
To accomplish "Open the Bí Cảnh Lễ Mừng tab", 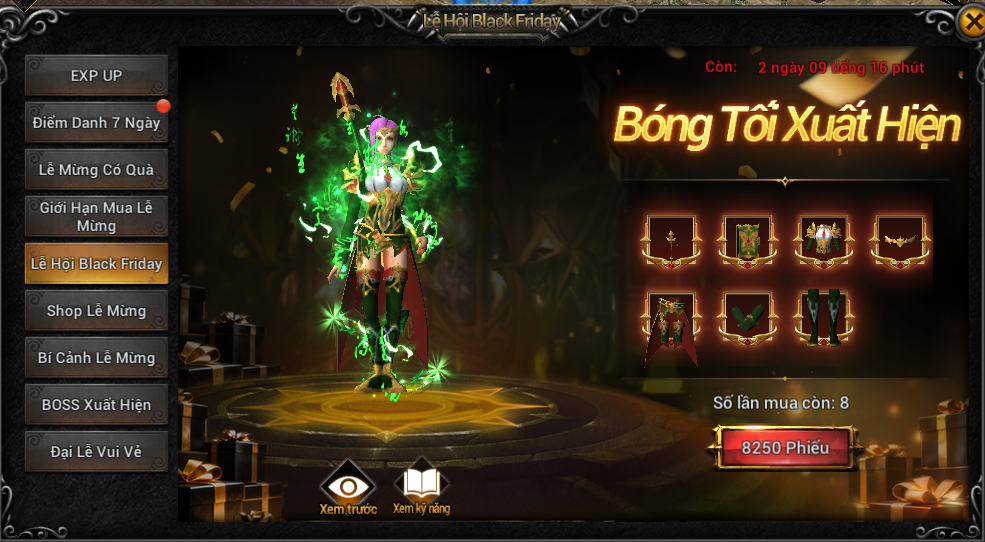I will [96, 358].
